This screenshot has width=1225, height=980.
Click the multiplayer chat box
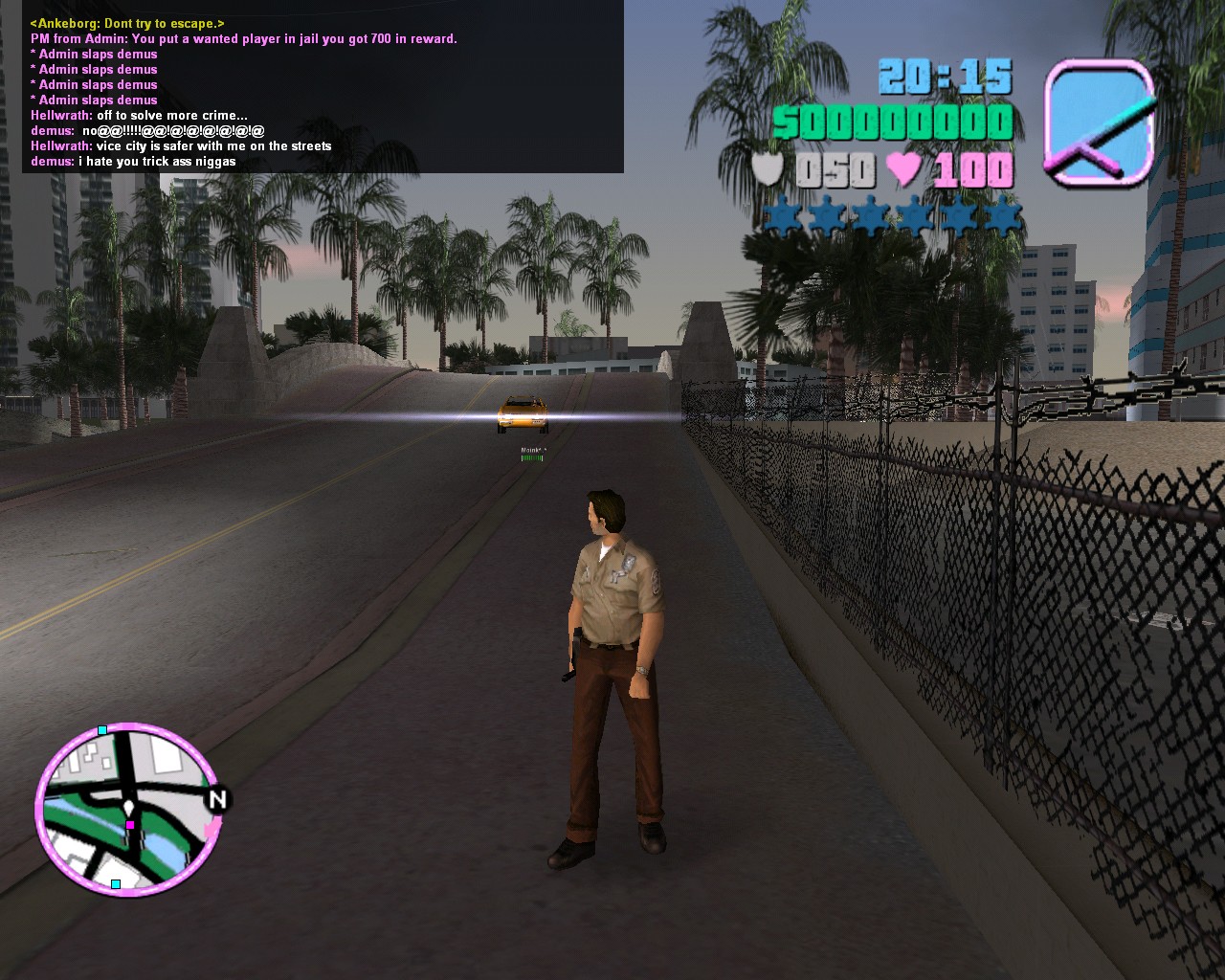tap(323, 86)
